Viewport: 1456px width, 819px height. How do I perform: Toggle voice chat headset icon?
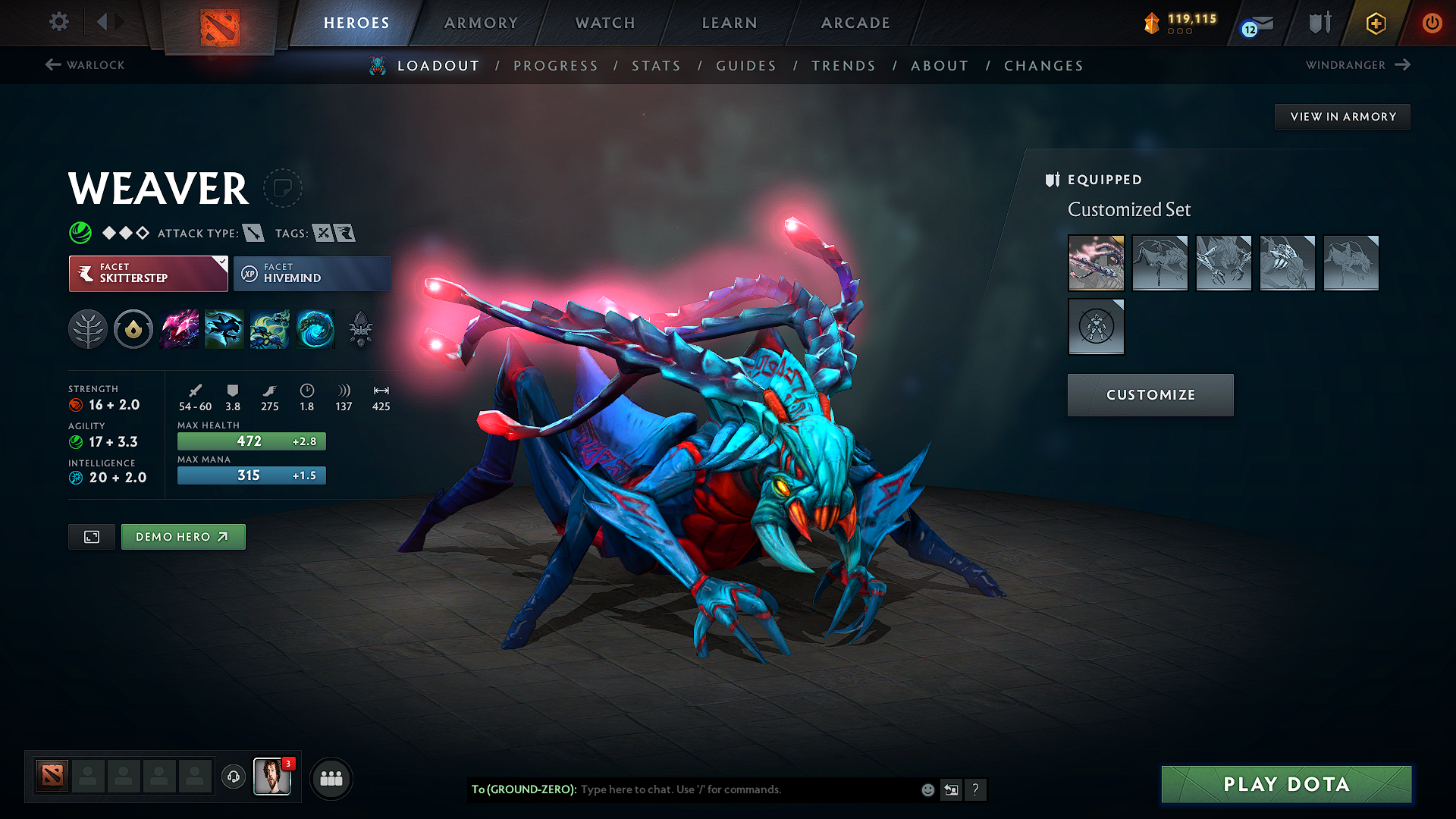(x=234, y=778)
